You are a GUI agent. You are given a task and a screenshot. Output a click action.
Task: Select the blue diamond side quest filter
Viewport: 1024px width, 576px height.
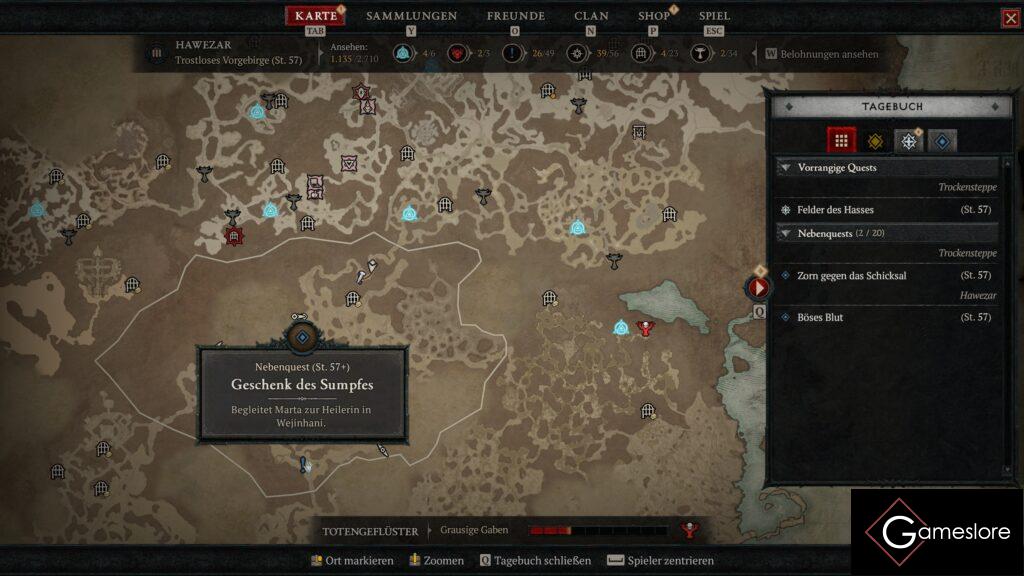[x=941, y=141]
